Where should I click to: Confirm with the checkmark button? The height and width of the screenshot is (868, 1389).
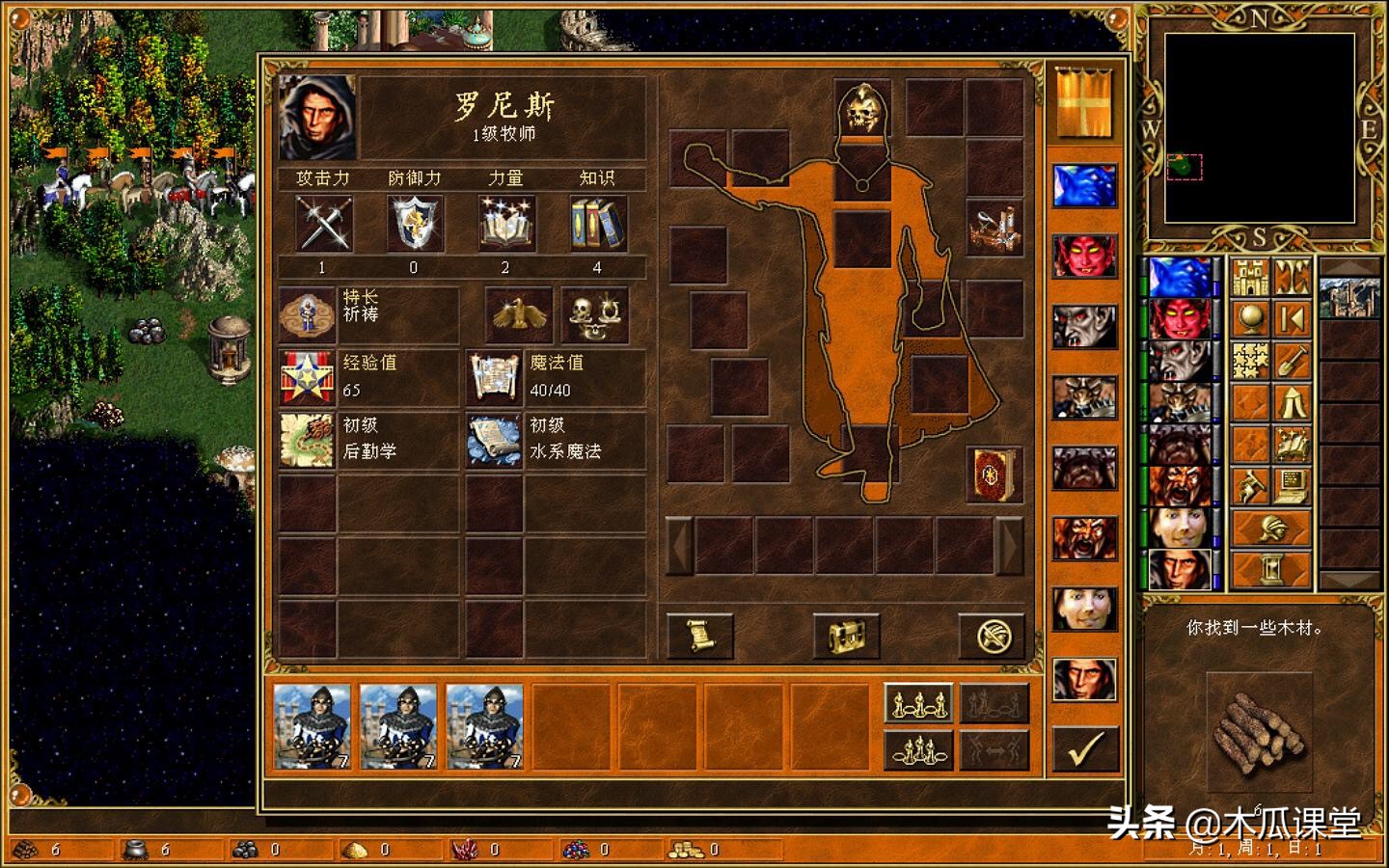click(x=1086, y=748)
